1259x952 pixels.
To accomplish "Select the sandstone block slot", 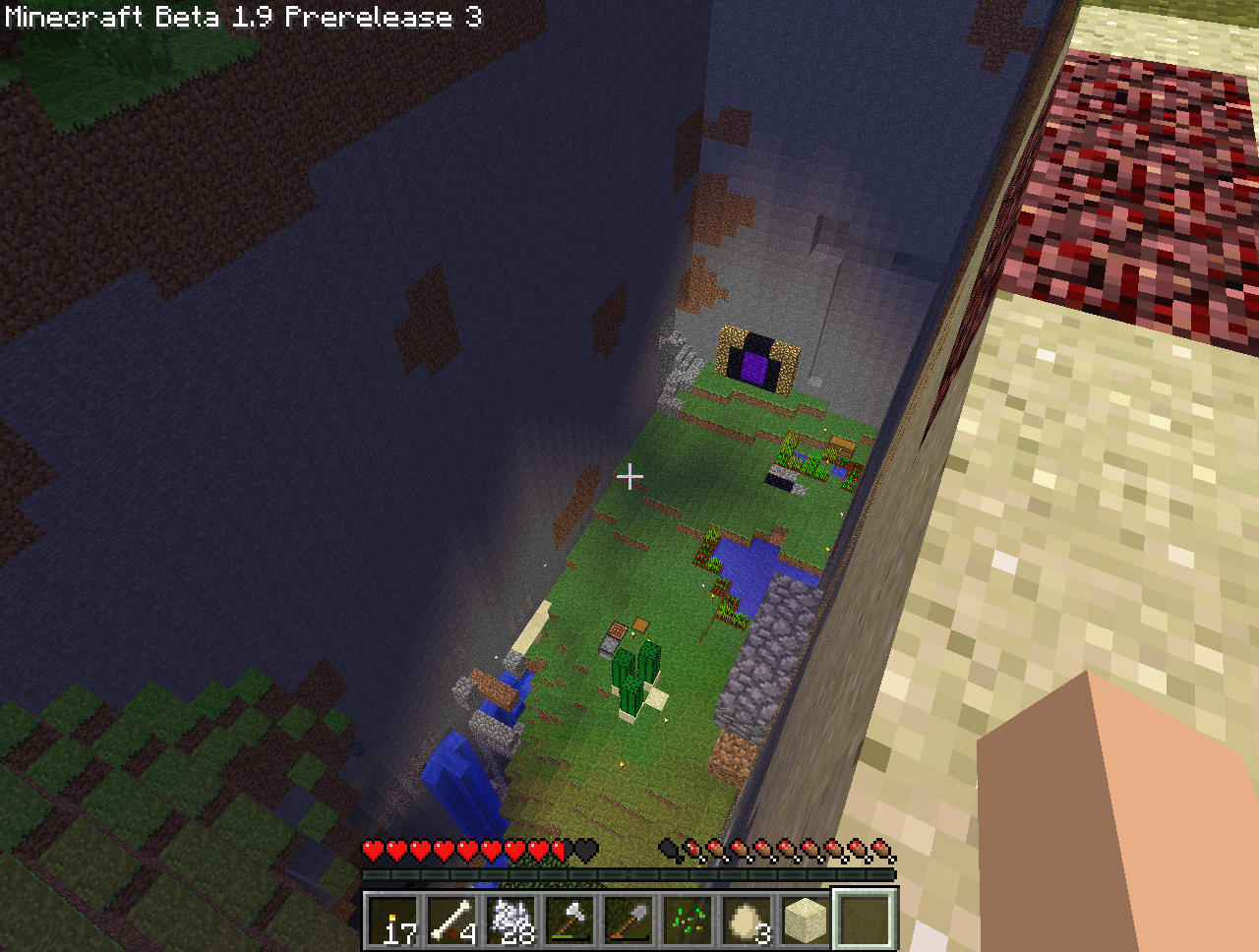I will (807, 921).
